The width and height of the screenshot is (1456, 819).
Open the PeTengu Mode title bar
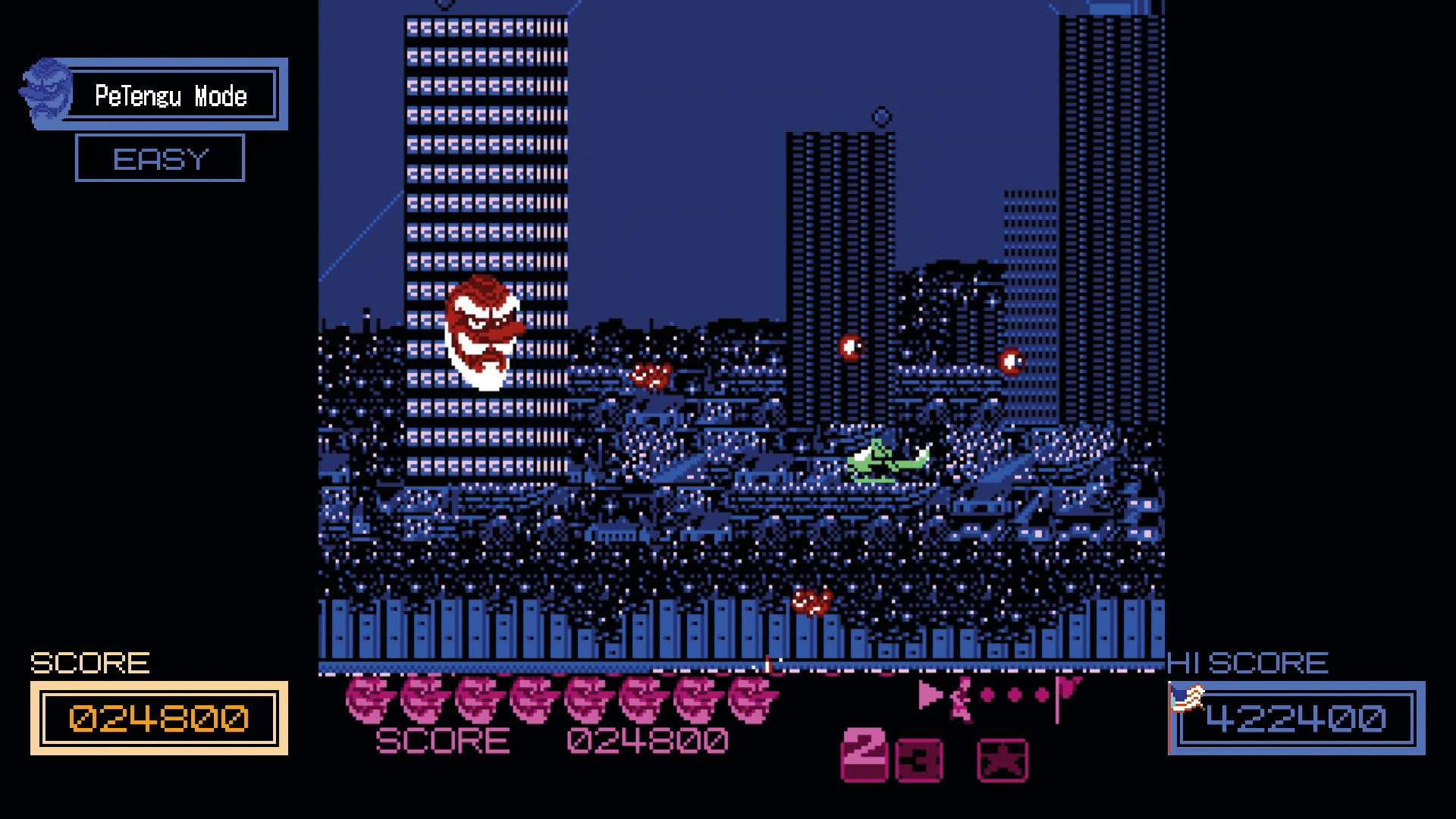click(x=172, y=95)
